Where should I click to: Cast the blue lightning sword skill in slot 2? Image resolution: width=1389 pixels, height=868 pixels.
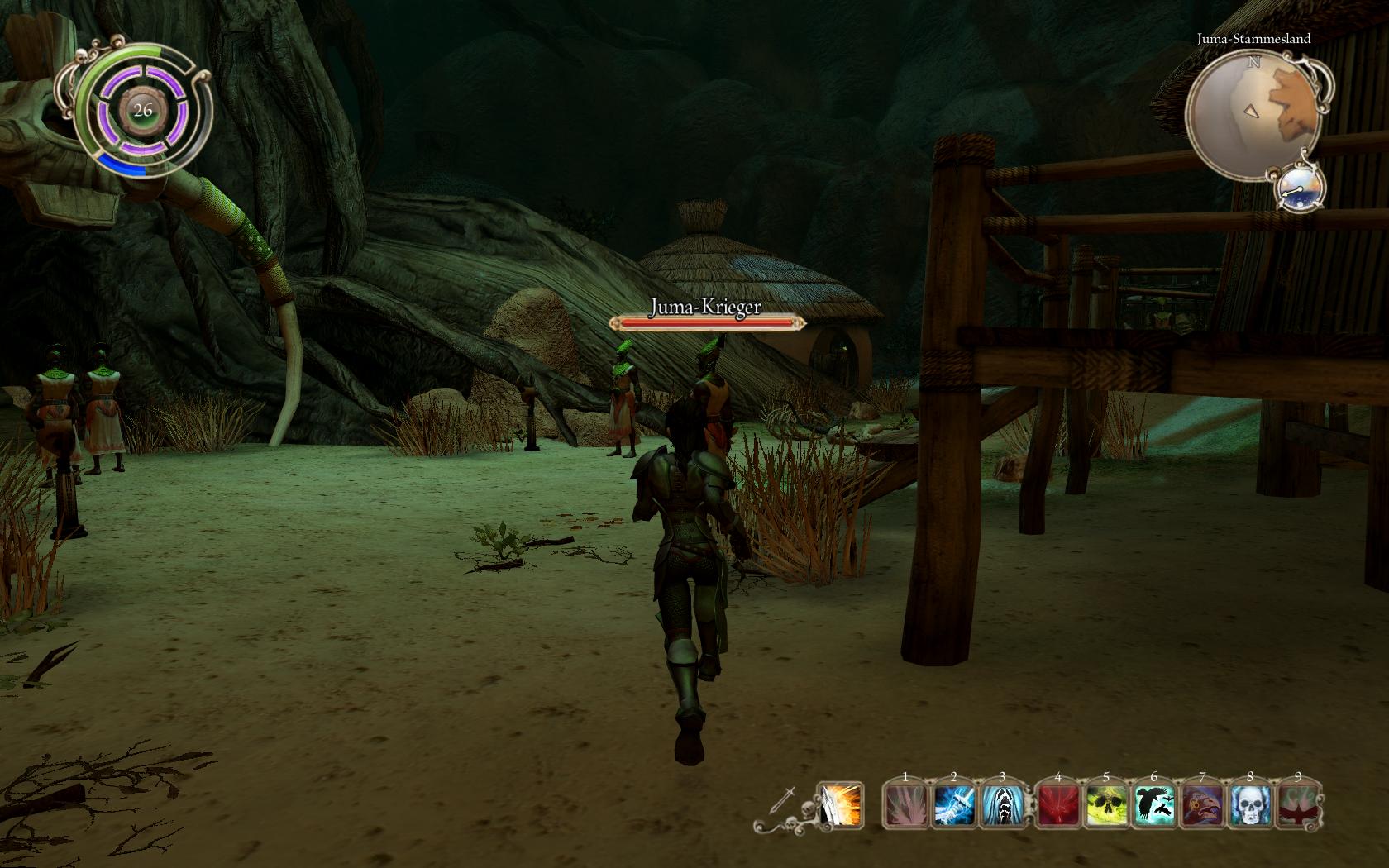[x=955, y=806]
